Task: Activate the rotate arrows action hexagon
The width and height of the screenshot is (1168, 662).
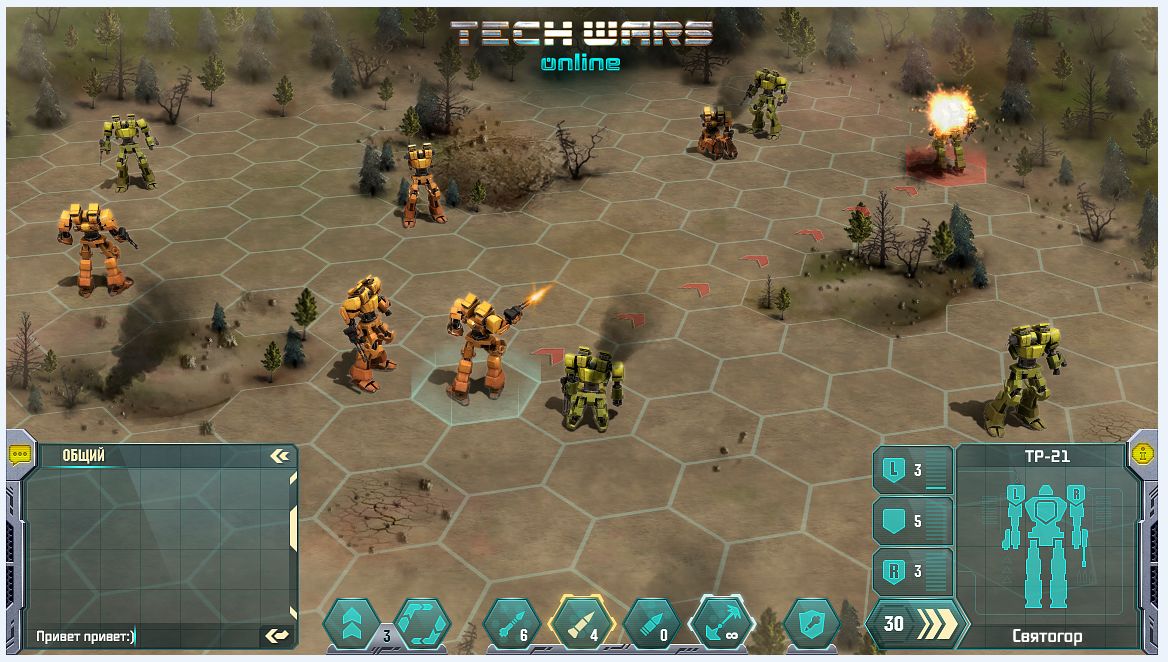Action: coord(422,623)
